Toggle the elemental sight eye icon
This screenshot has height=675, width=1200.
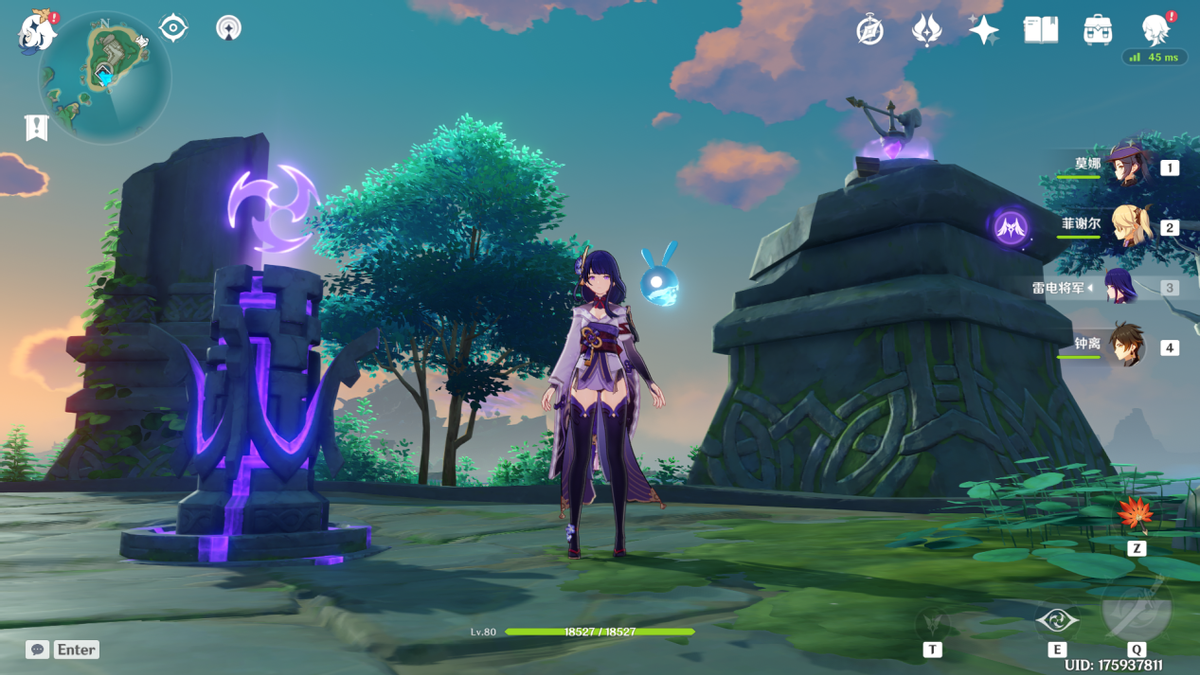tap(173, 28)
